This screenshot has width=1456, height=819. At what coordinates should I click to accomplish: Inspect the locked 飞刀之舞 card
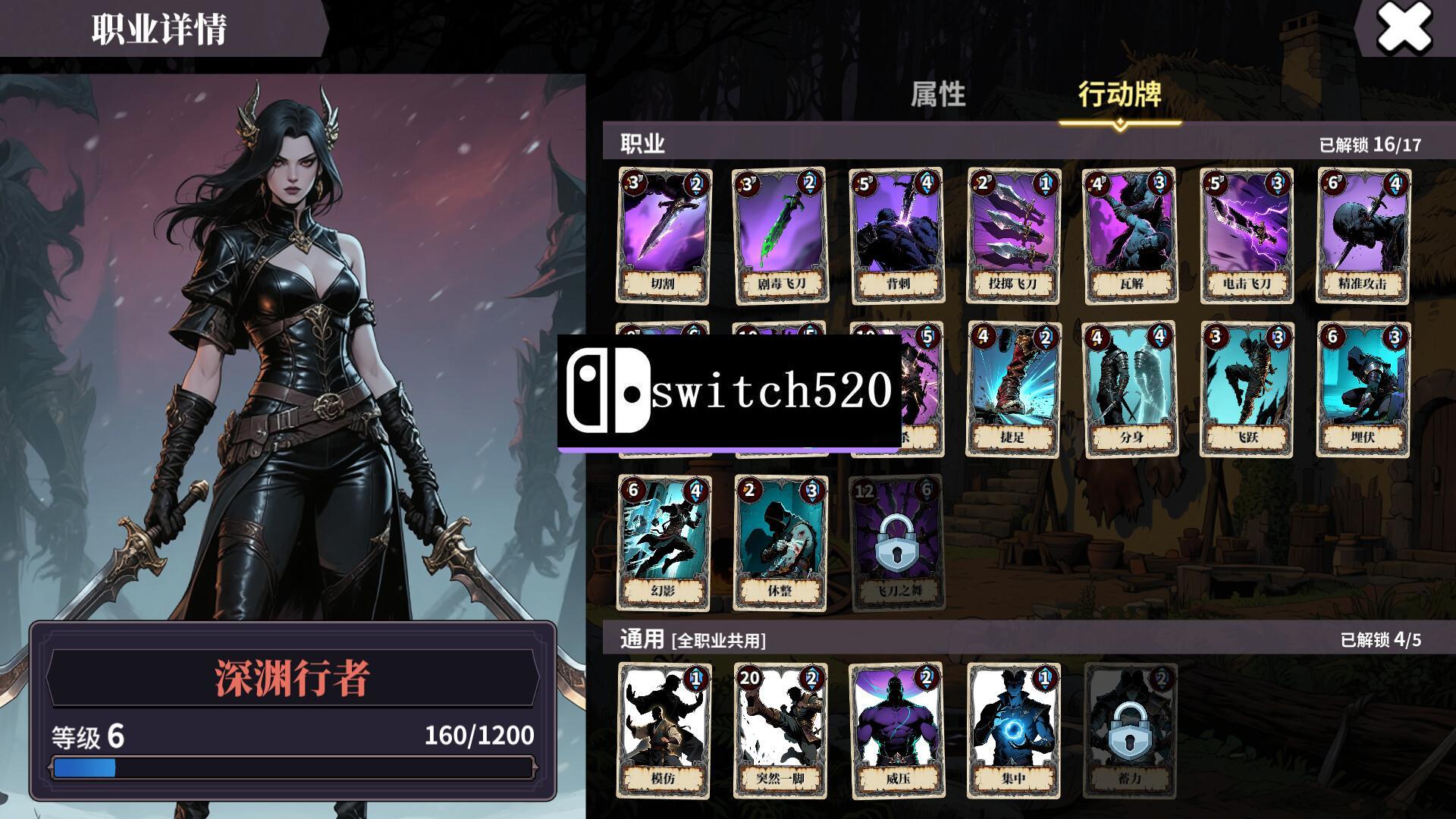[x=896, y=542]
